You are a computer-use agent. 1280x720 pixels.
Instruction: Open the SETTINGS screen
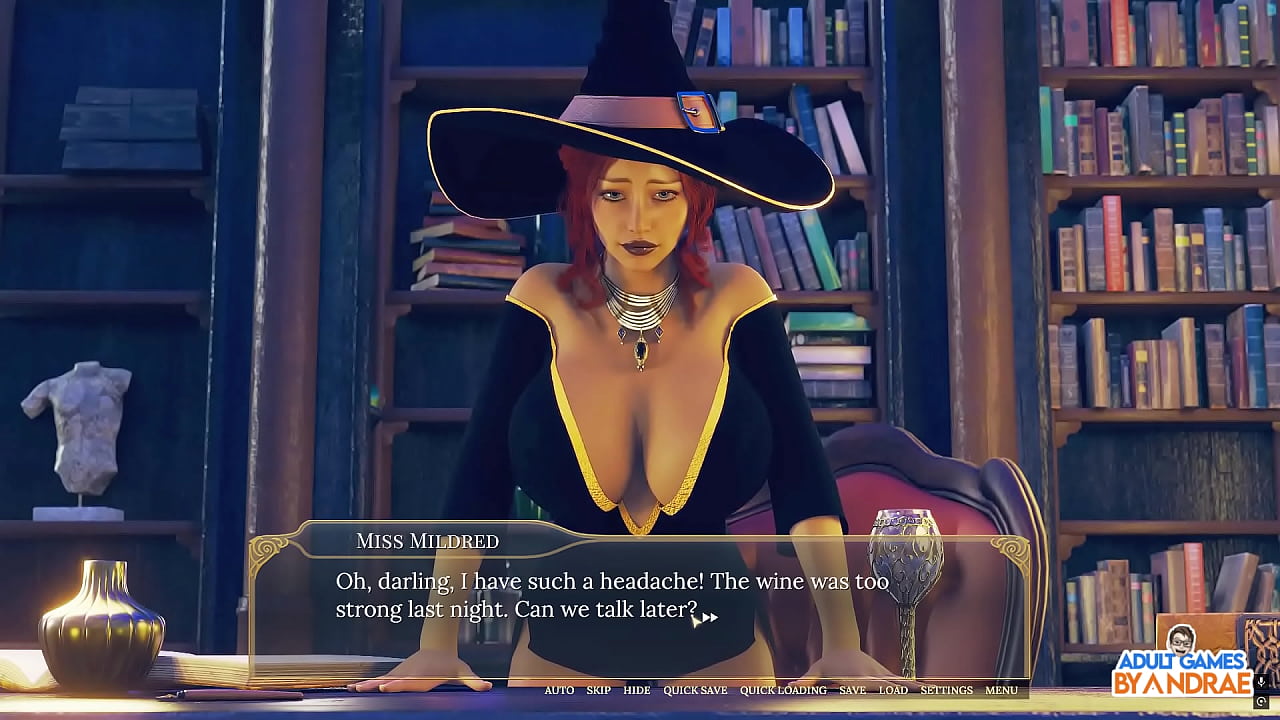point(947,690)
